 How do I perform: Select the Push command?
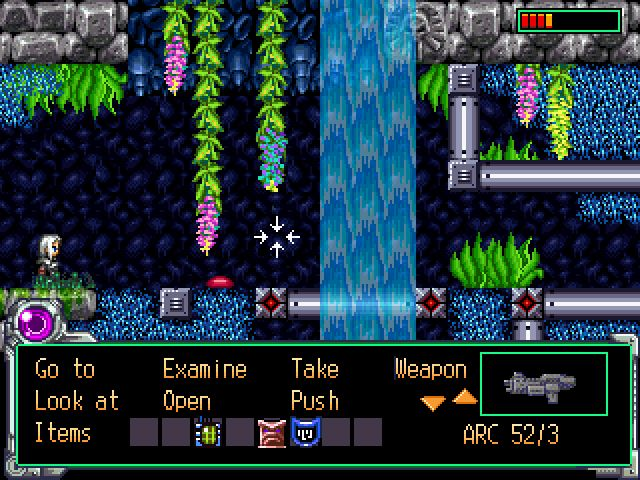pyautogui.click(x=314, y=401)
